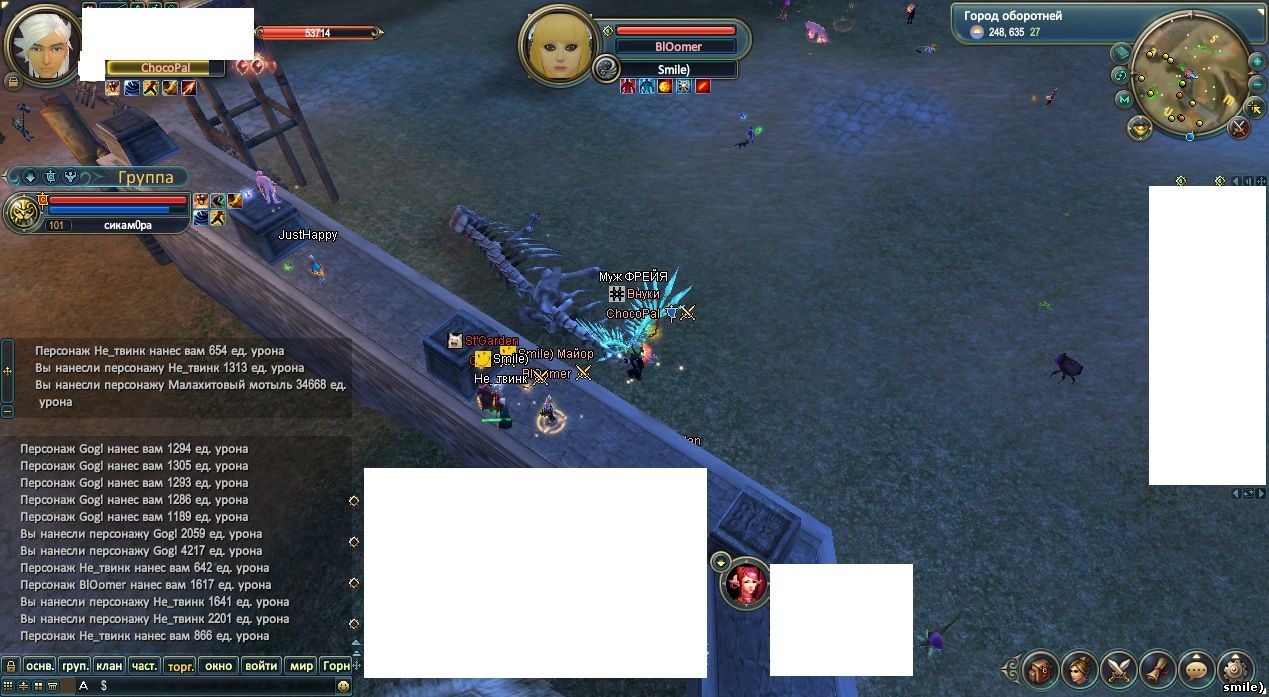Image resolution: width=1269 pixels, height=697 pixels.
Task: Open the inventory bag icon
Action: (x=1041, y=669)
